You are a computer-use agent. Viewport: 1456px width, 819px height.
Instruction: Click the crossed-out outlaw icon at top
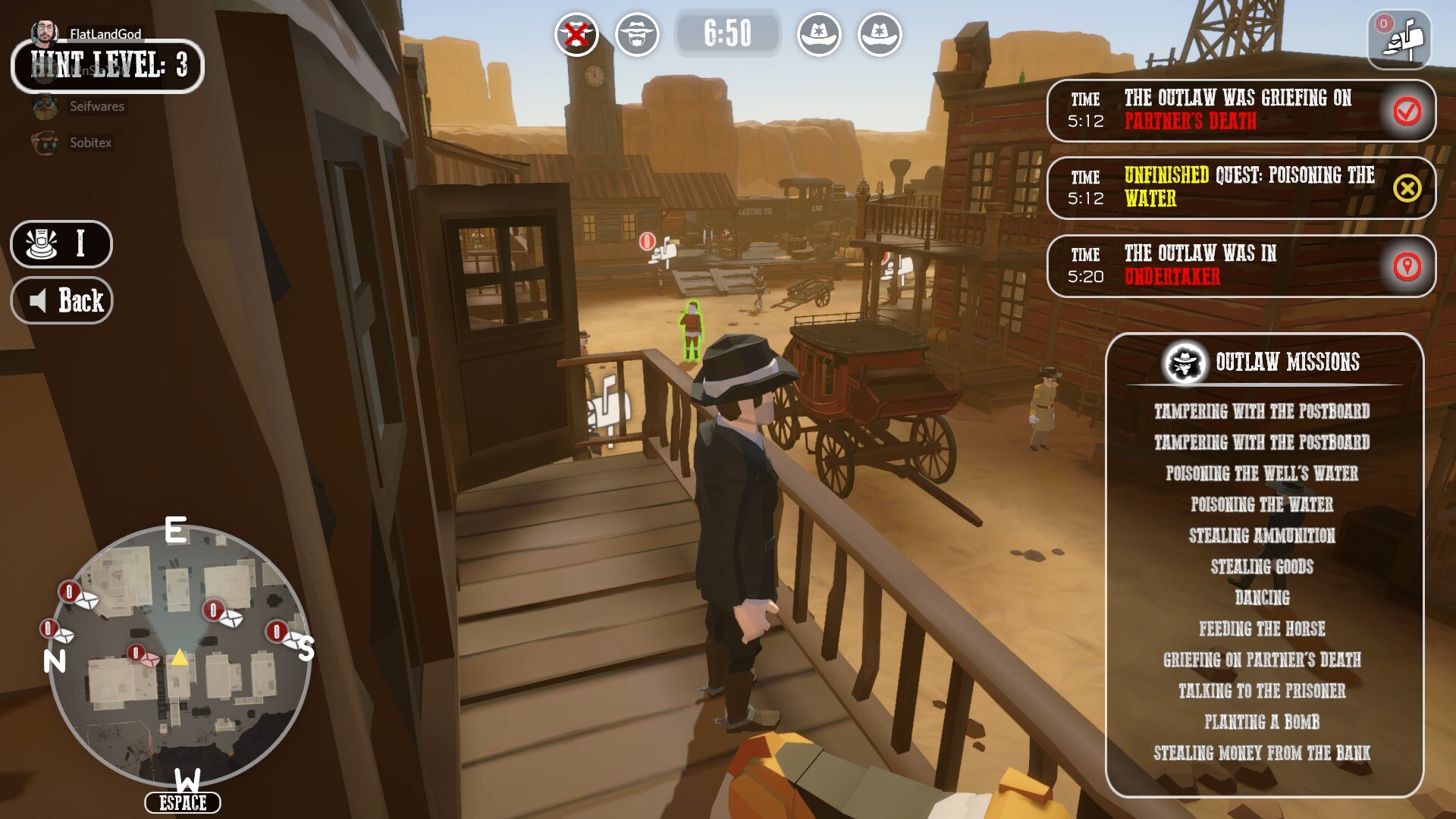[x=577, y=34]
